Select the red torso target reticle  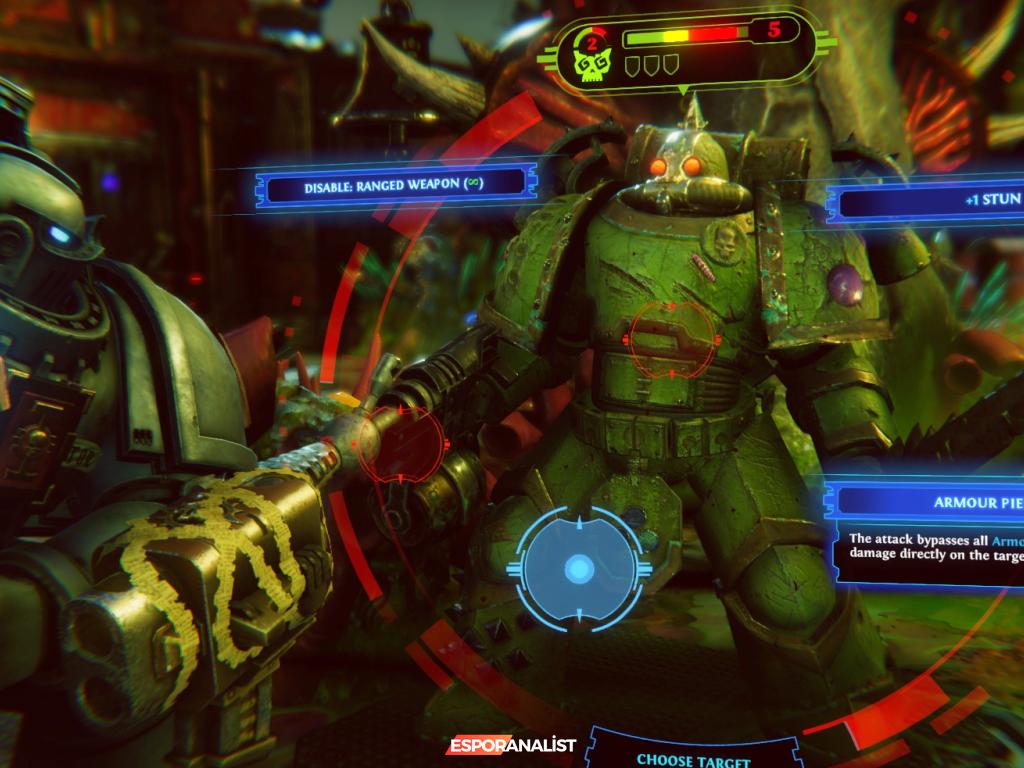point(671,339)
